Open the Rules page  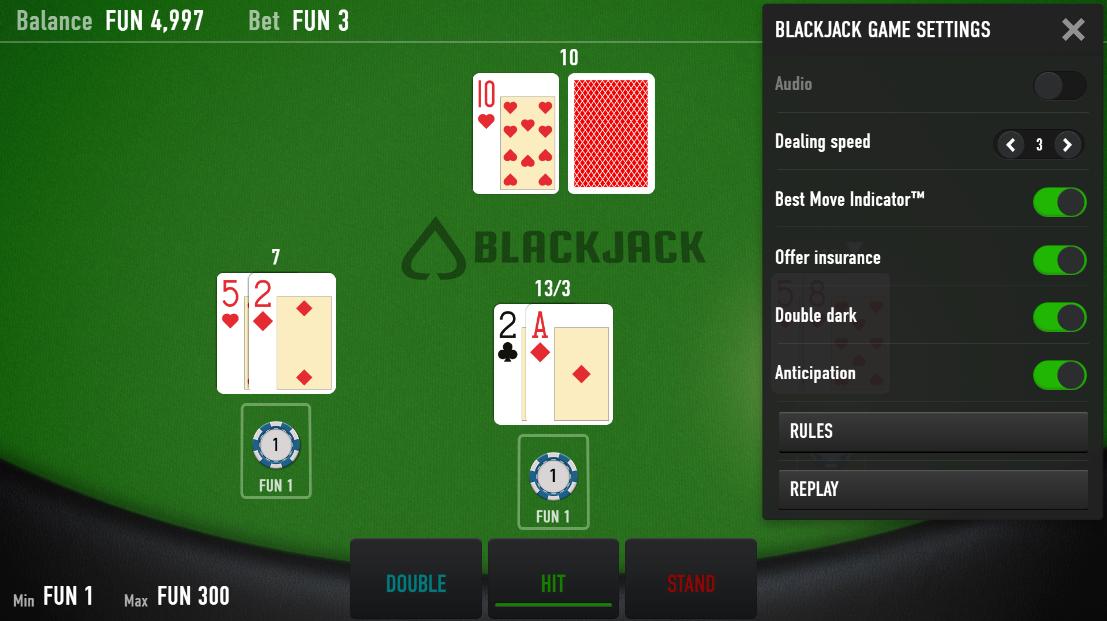932,432
